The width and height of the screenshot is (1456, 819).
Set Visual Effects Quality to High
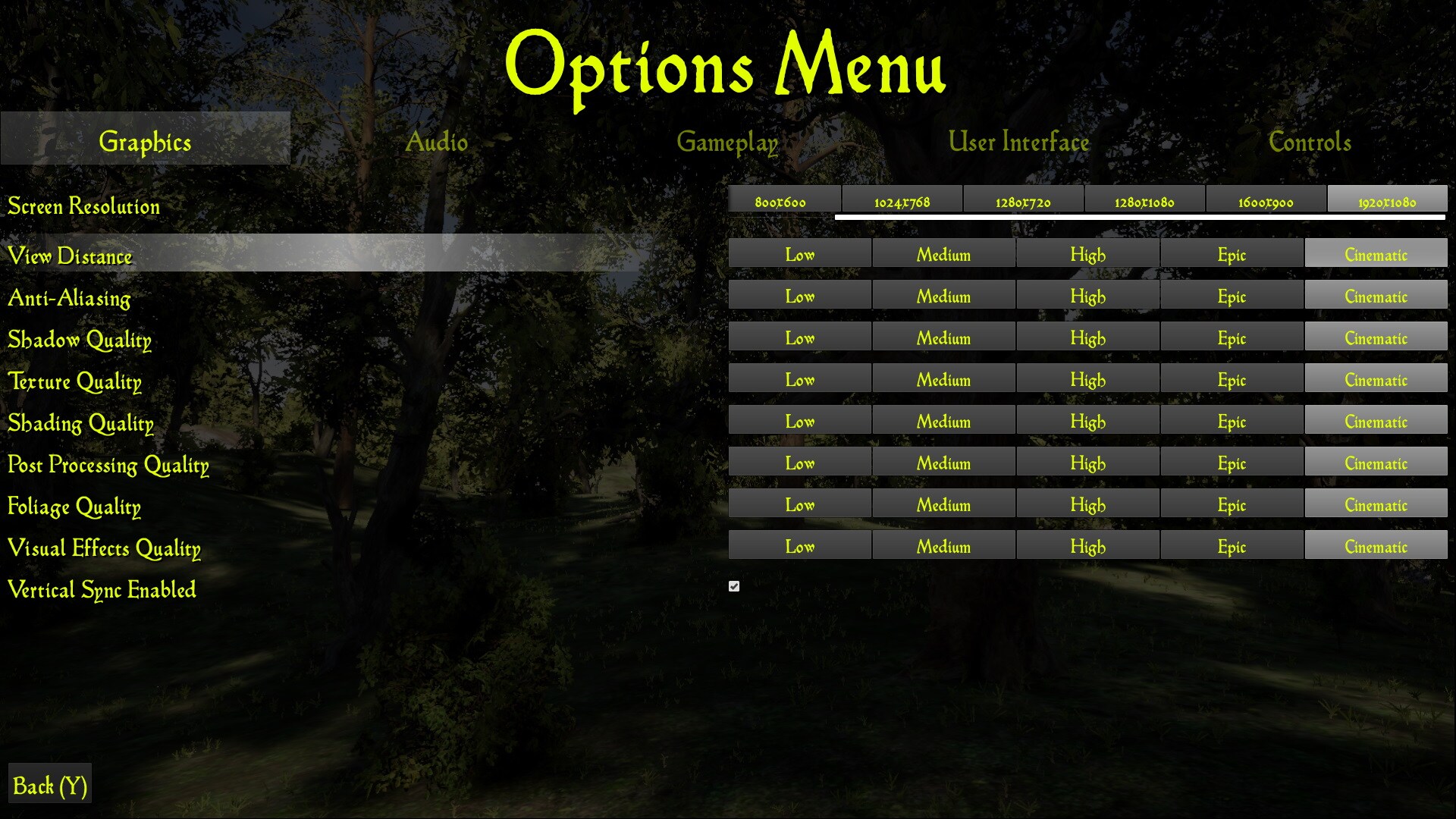[1087, 546]
